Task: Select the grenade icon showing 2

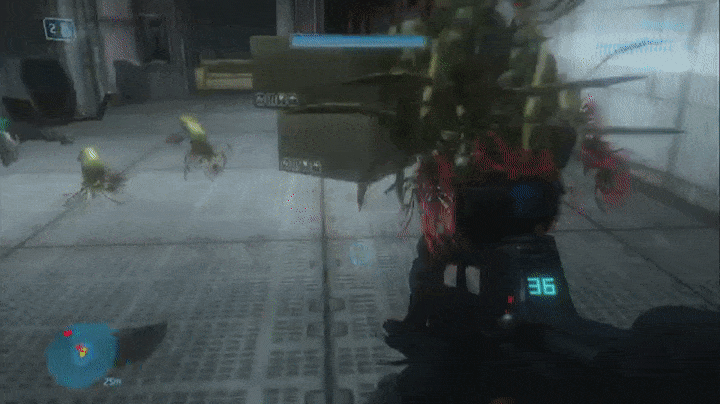Action: [58, 29]
